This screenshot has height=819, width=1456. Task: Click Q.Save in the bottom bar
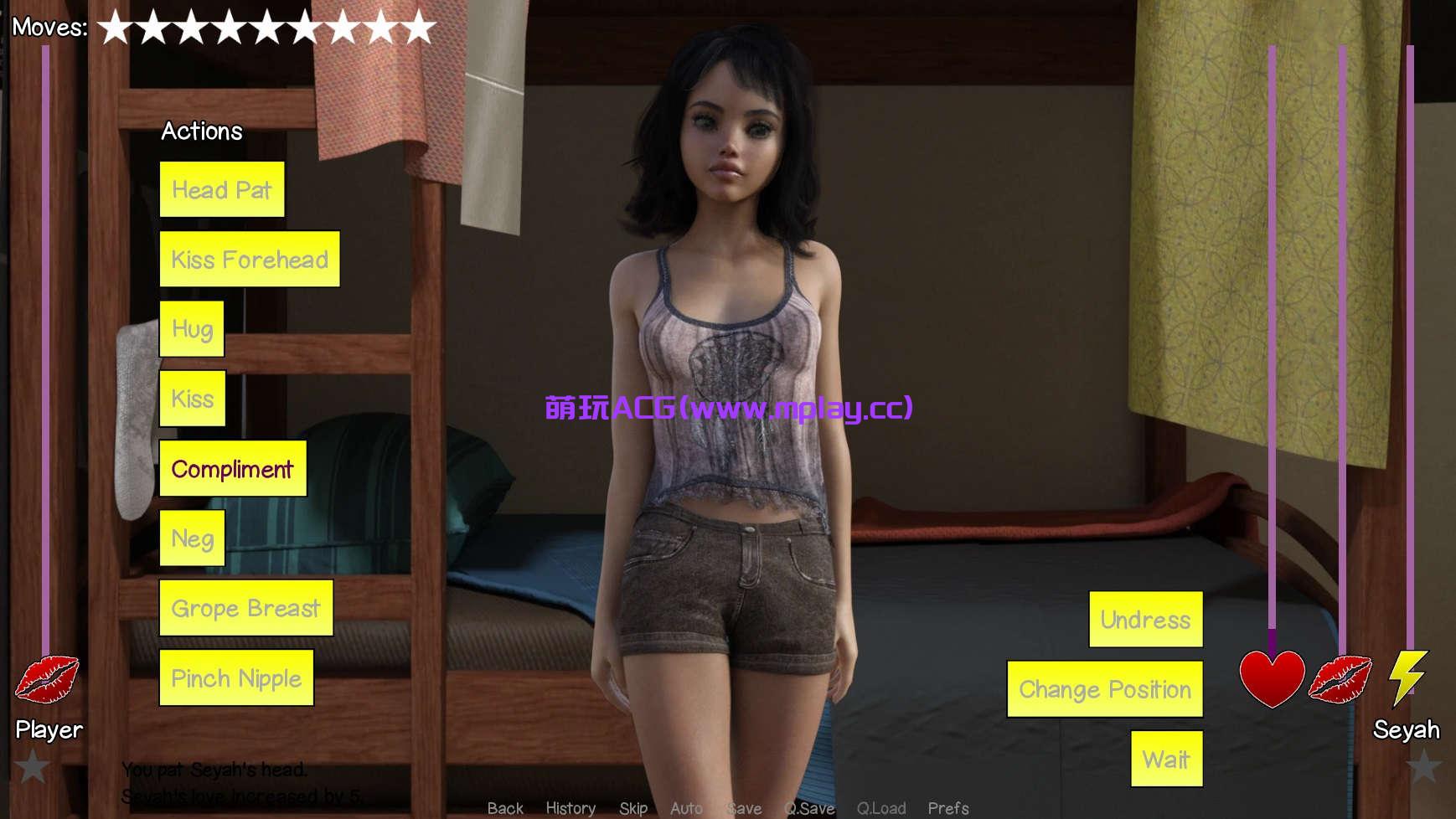point(808,808)
